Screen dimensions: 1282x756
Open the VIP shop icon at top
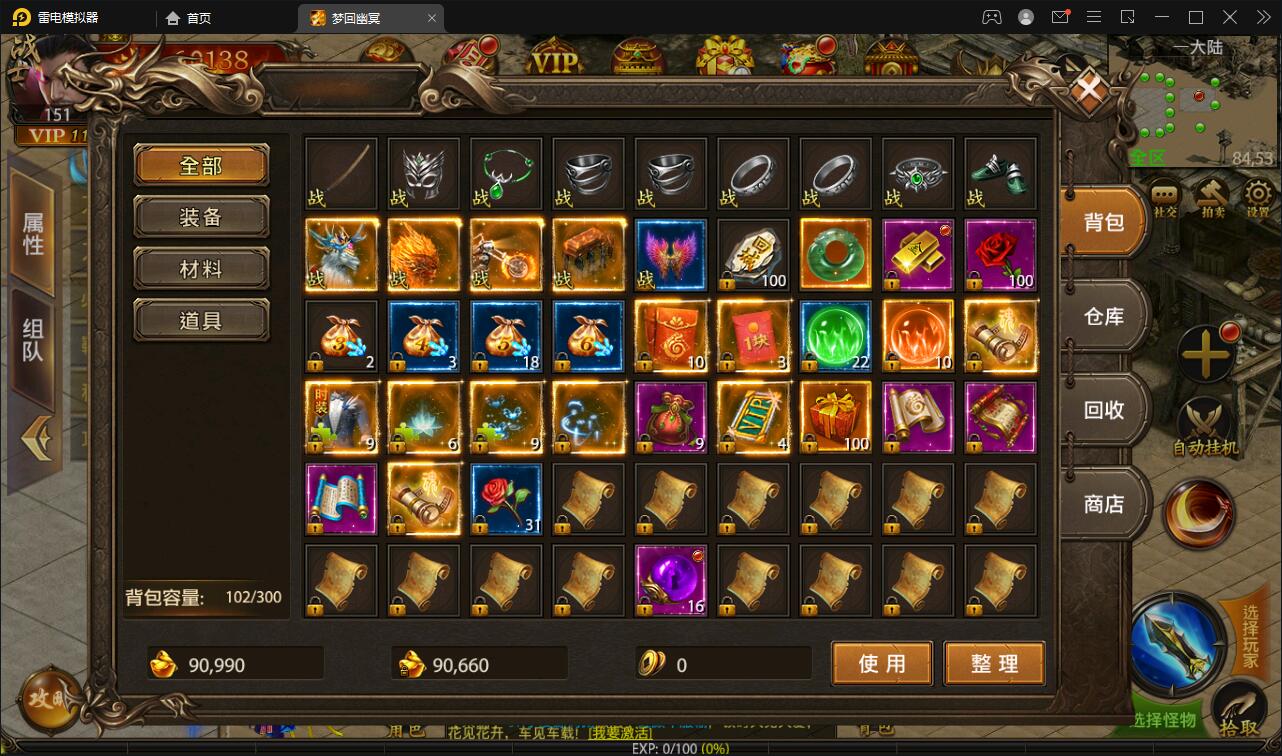coord(553,55)
